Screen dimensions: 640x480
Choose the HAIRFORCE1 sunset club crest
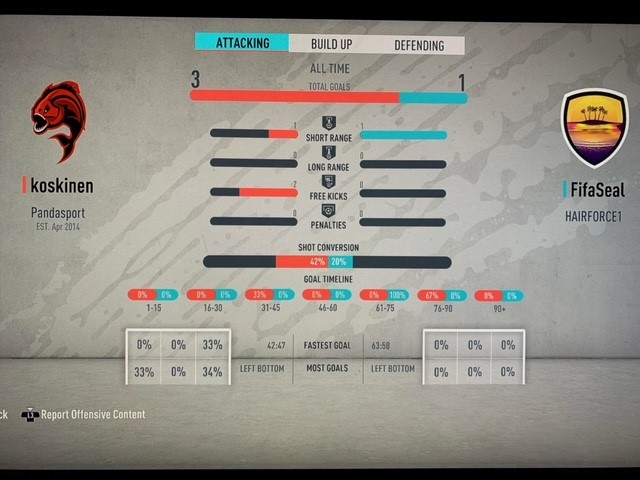594,126
